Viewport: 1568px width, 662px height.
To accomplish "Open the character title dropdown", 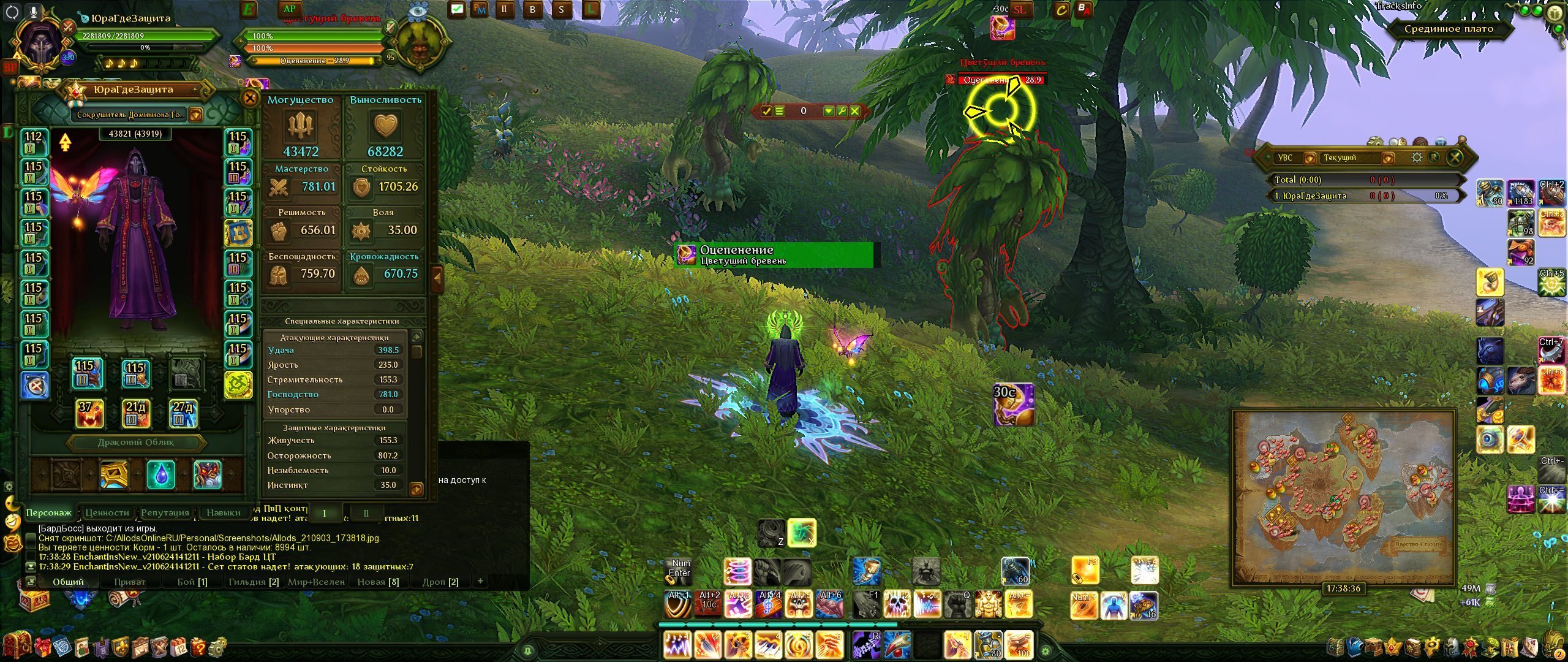I will tap(195, 115).
